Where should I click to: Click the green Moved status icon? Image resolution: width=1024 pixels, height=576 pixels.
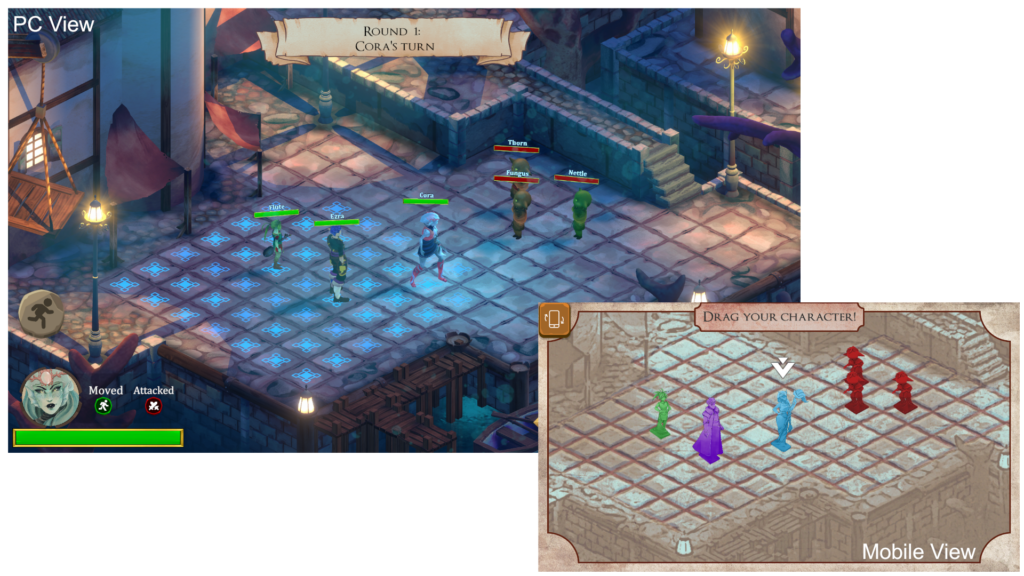coord(102,406)
